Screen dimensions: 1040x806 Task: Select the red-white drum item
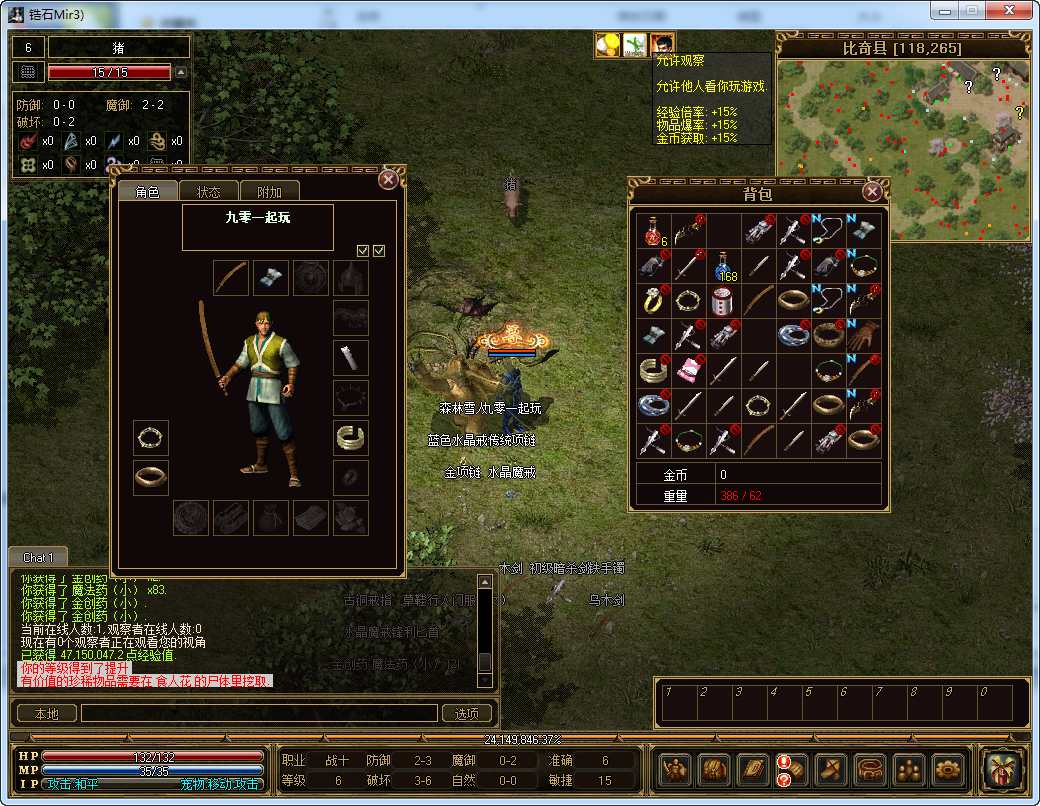tap(724, 301)
